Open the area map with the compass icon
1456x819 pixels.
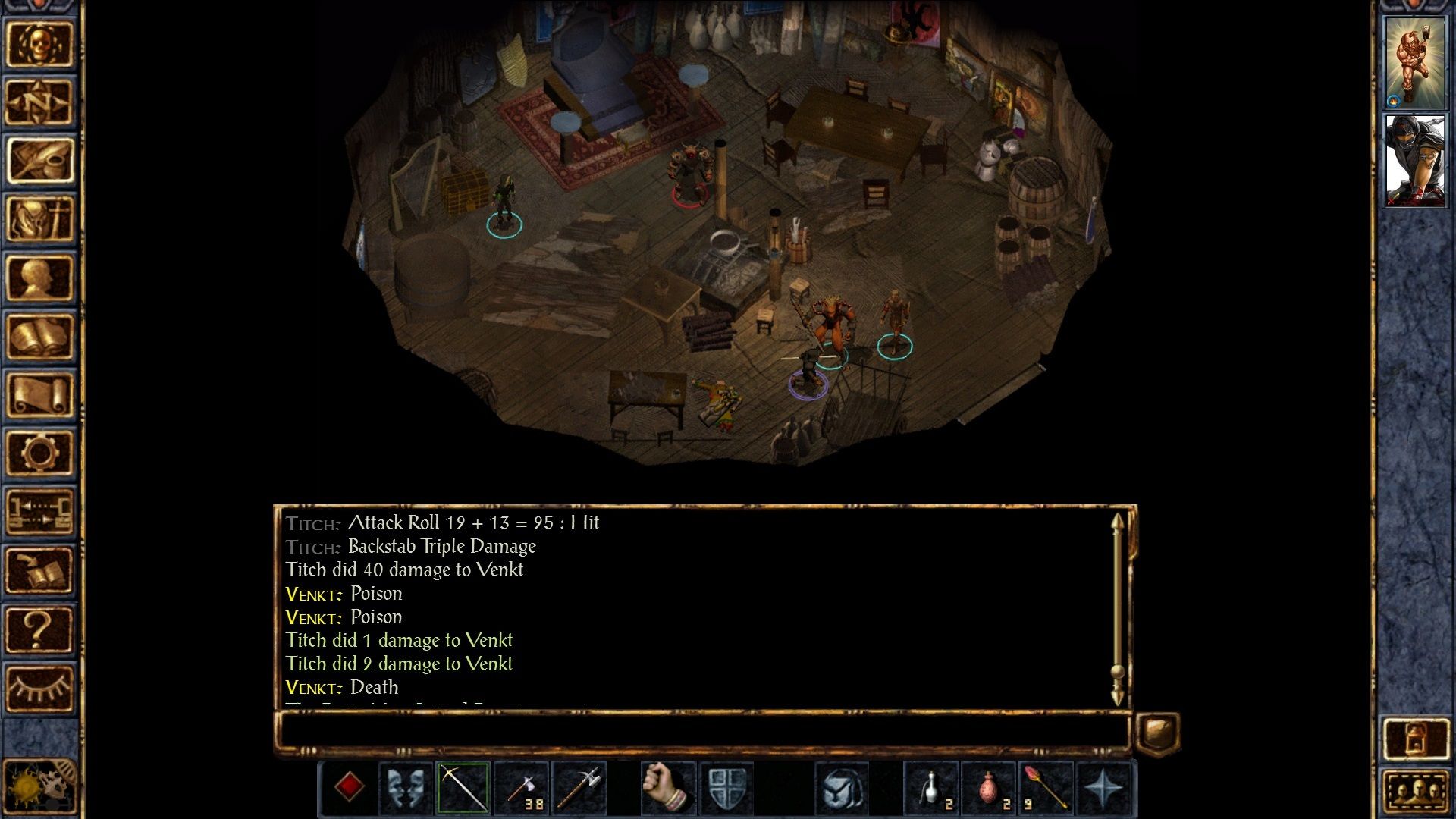coord(39,102)
